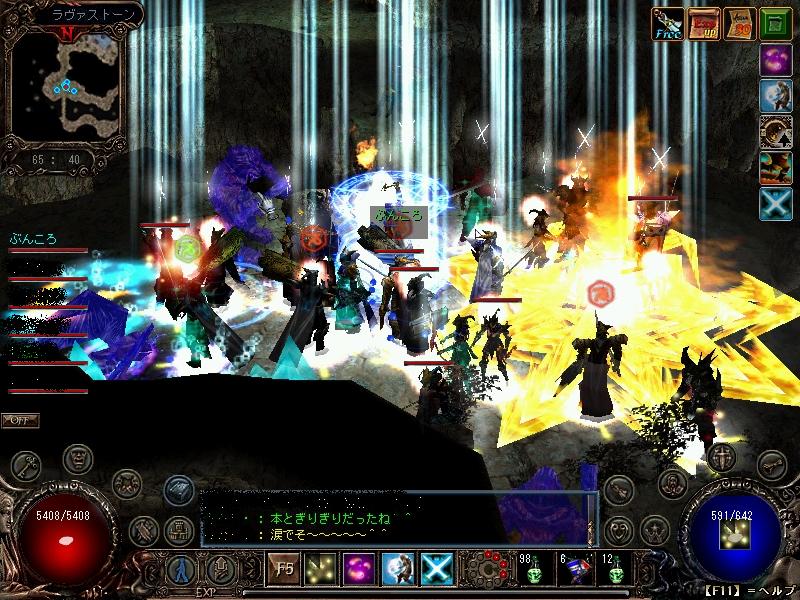Click the up-arrow button beside walking figure
Screen dimensions: 800x600
click(x=221, y=570)
